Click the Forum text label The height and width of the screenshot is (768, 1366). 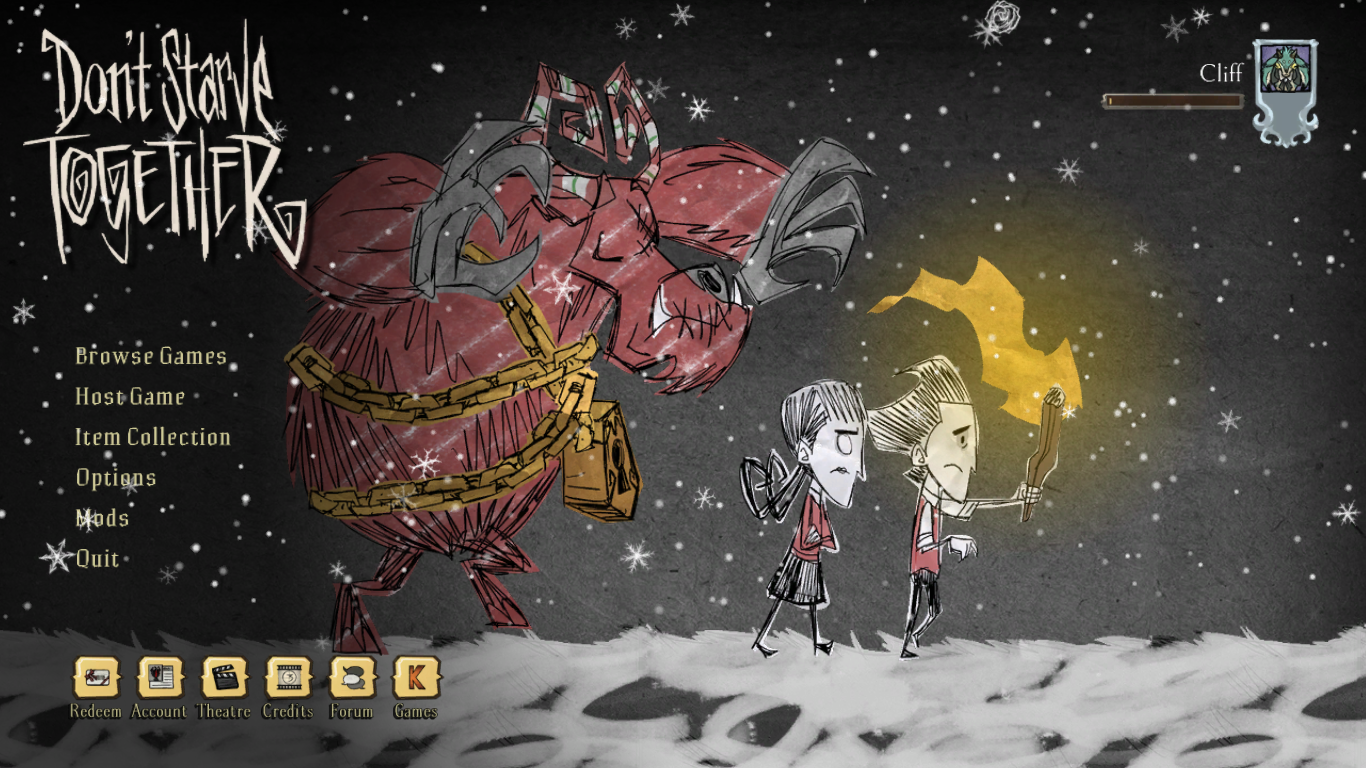[350, 714]
